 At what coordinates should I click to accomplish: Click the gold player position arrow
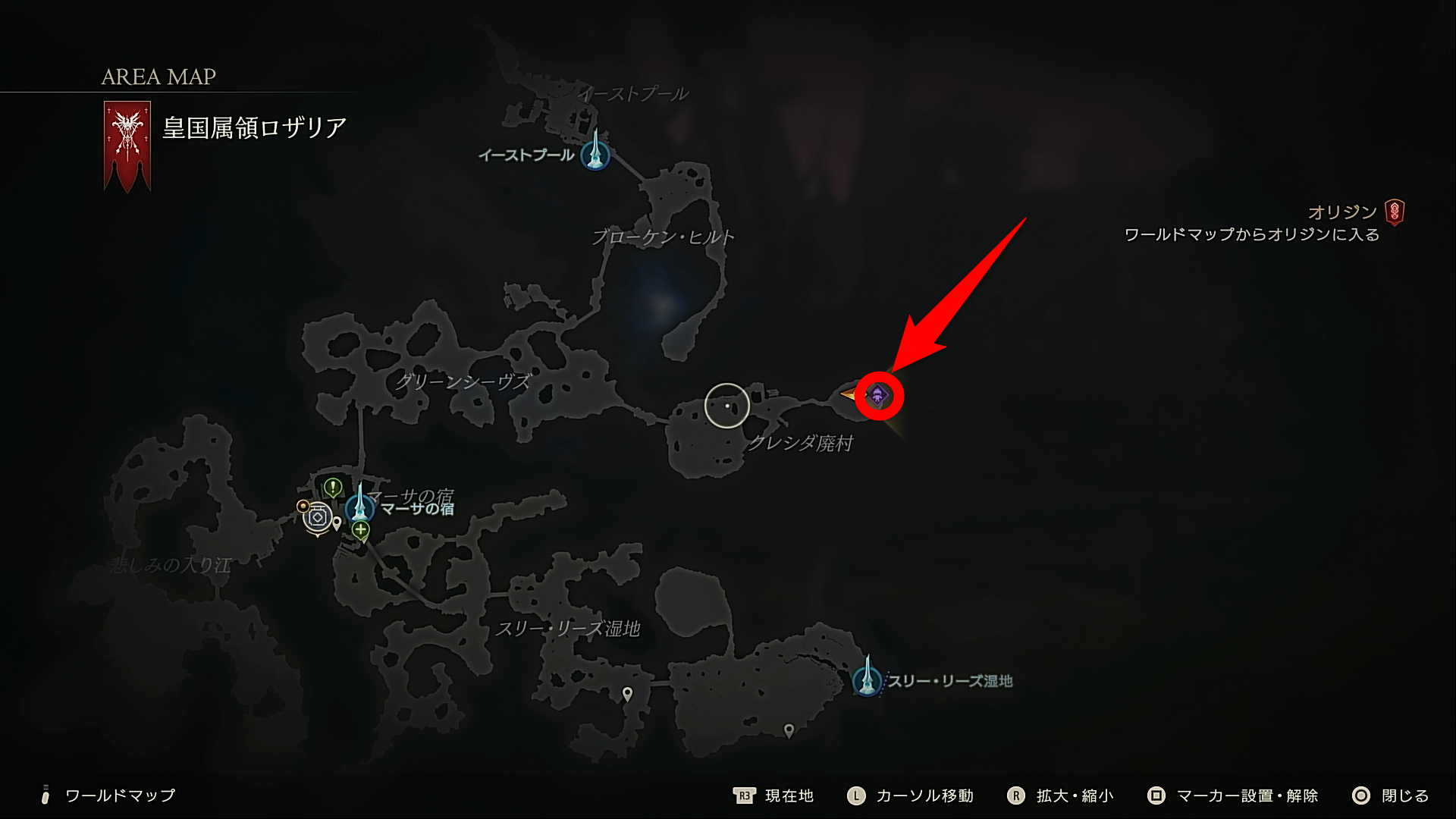click(849, 394)
